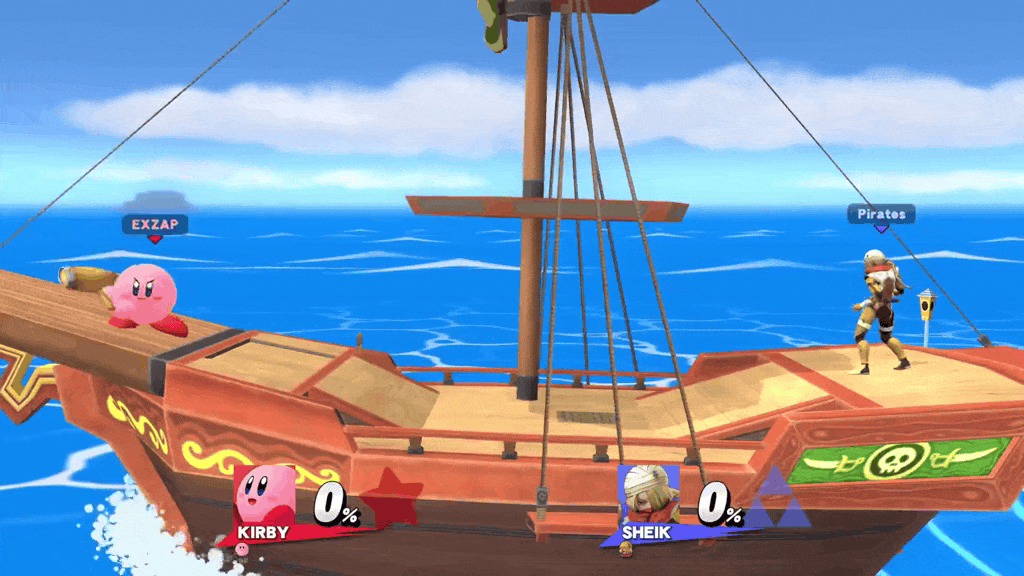Click Kirby's character portrait
This screenshot has height=576, width=1024.
[x=267, y=494]
